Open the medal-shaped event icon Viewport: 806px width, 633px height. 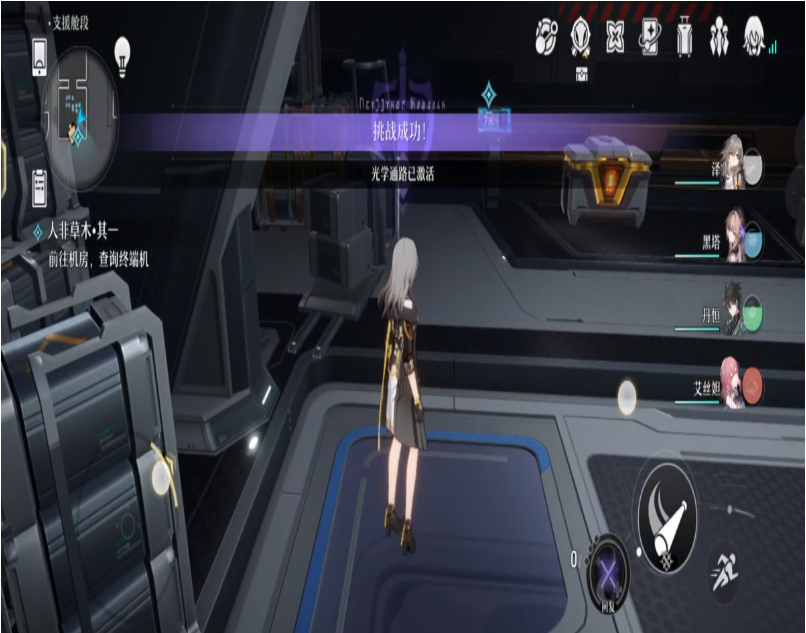coord(581,36)
